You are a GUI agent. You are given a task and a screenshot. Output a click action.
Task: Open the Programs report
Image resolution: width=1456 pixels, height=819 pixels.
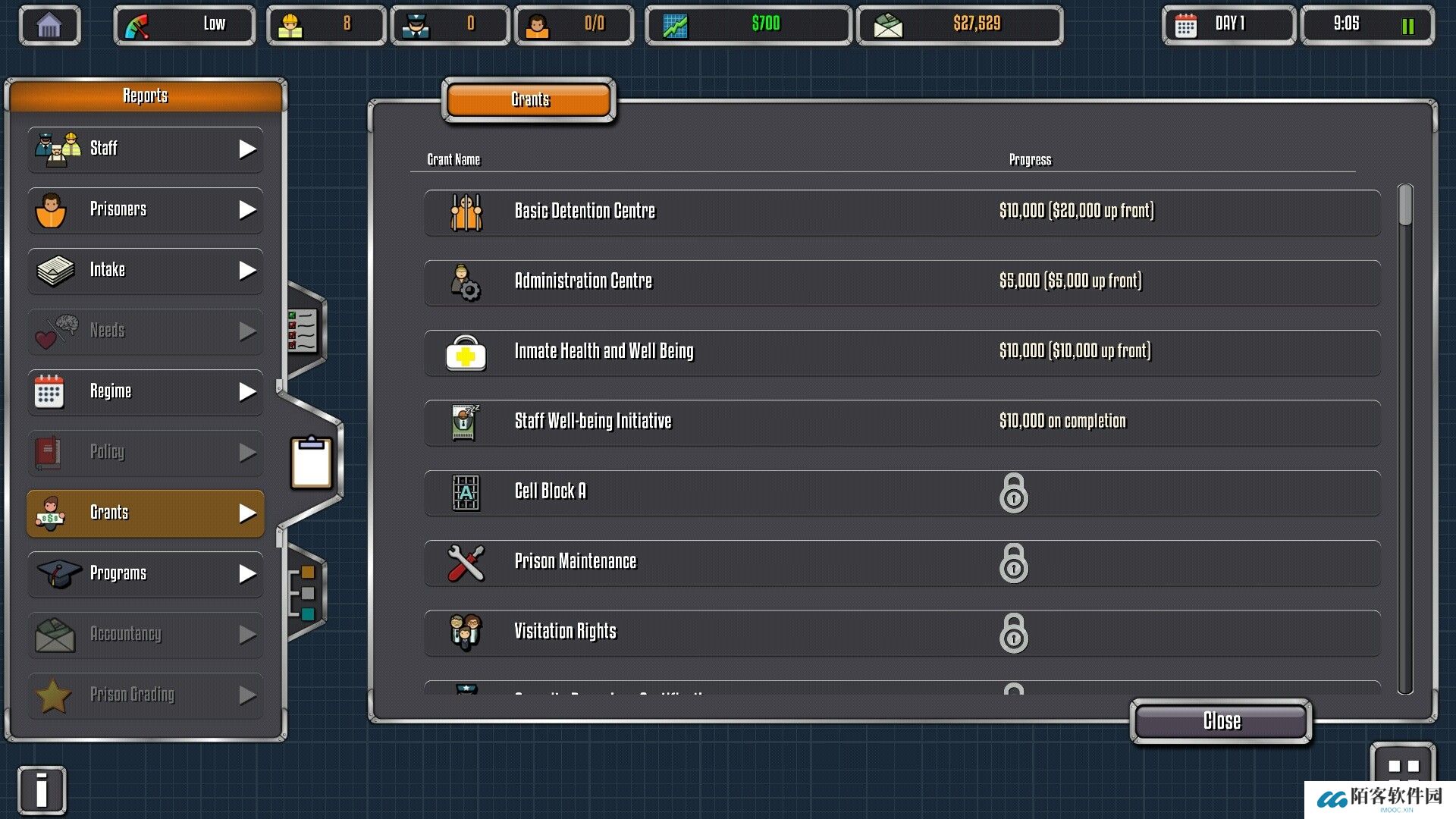click(x=146, y=573)
